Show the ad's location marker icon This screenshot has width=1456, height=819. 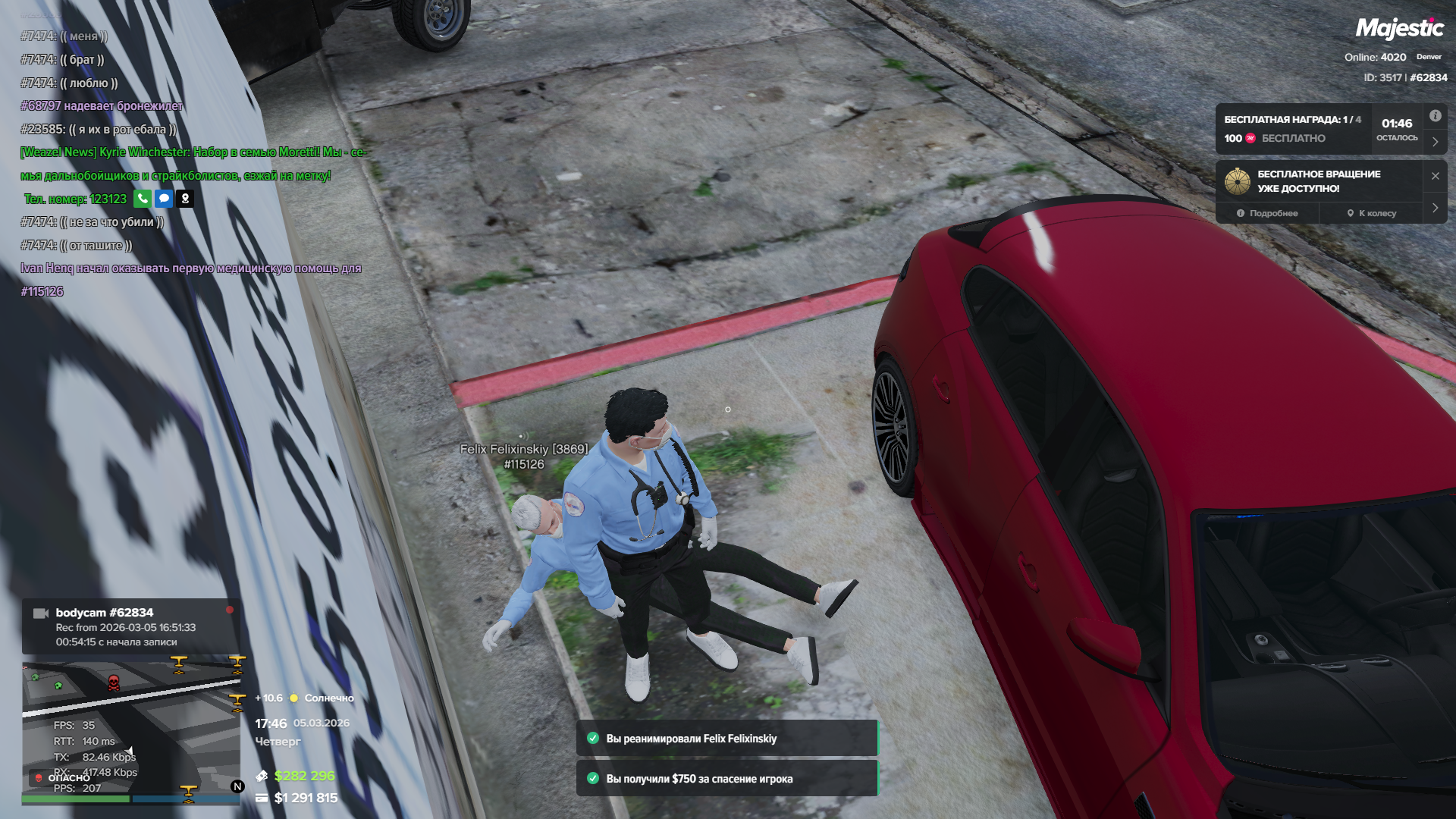point(185,199)
